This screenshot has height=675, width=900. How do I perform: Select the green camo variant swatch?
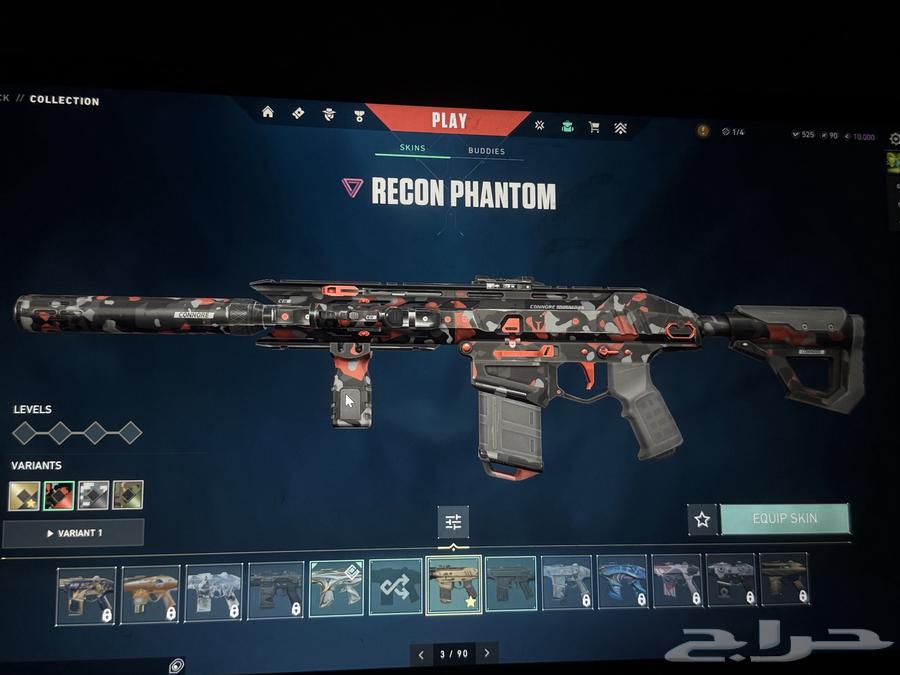[x=127, y=495]
